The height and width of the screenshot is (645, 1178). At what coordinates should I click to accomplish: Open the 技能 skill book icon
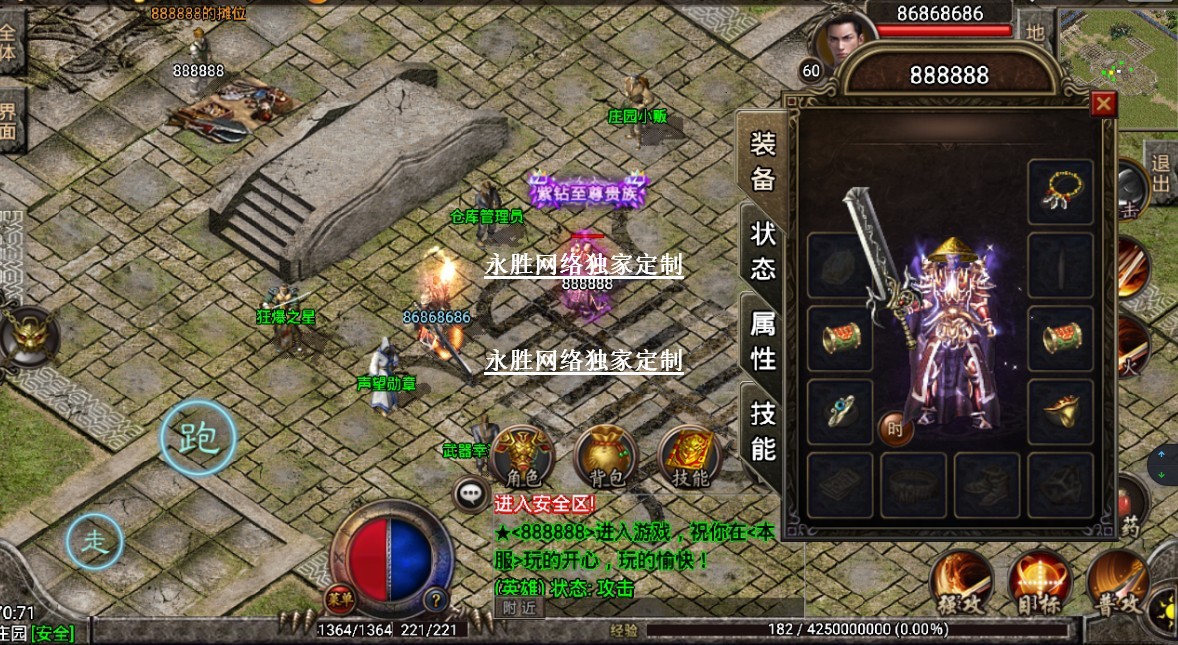(689, 457)
